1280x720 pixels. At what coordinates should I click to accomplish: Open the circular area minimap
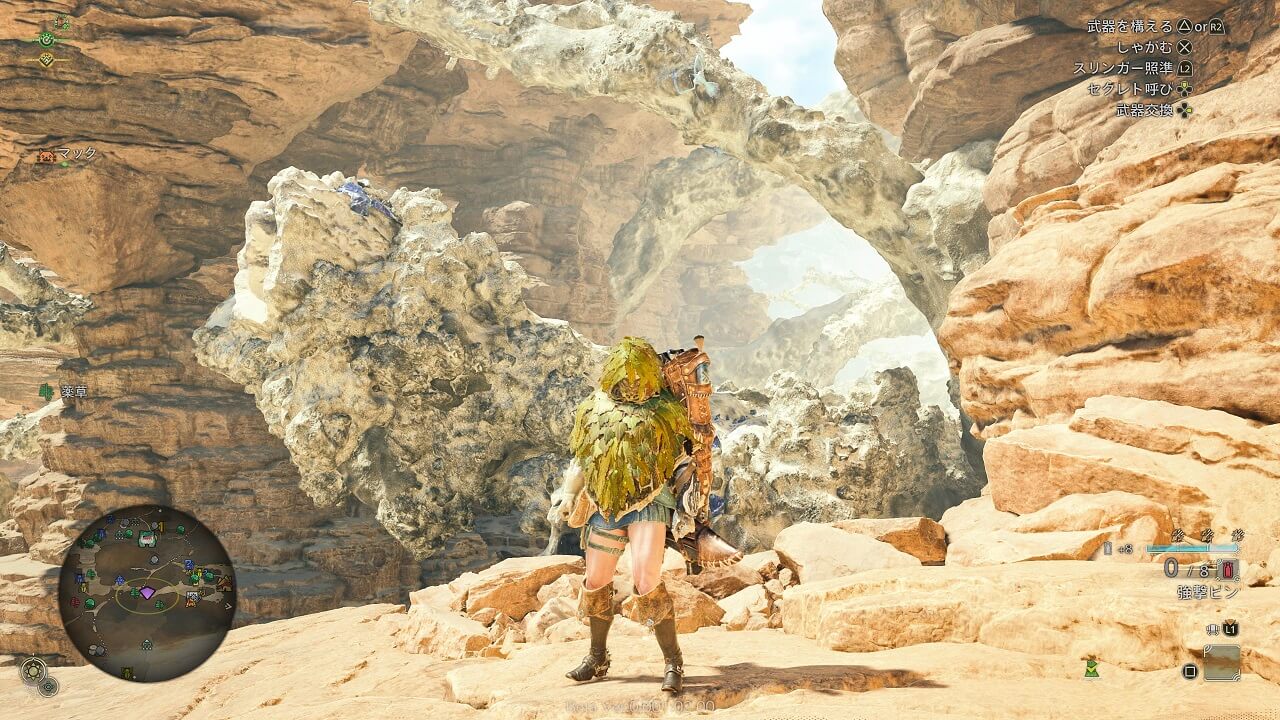(x=146, y=593)
